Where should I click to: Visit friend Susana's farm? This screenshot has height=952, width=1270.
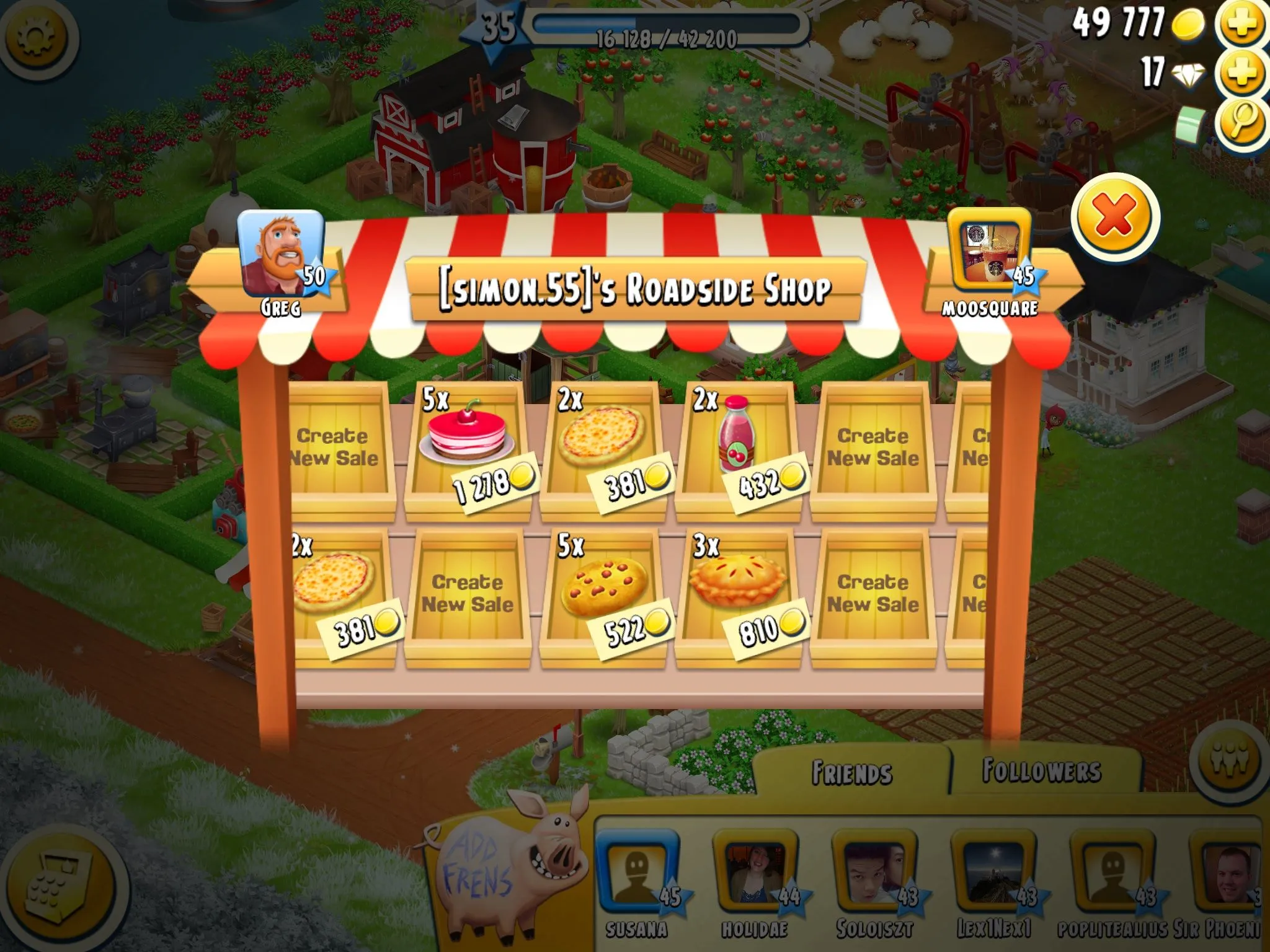tap(637, 874)
